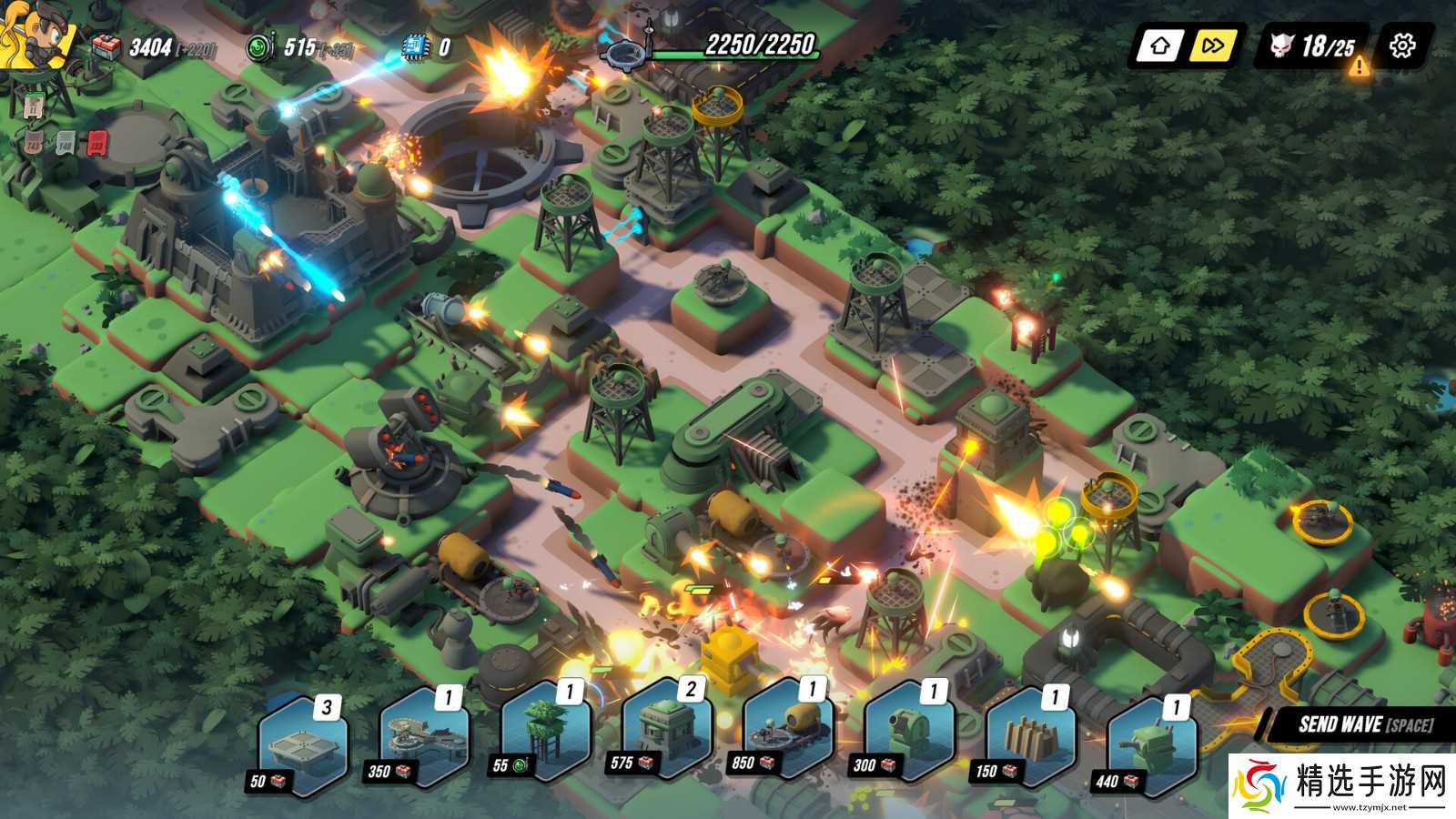Screen dimensions: 1456x819
Task: Choose the 350-cost landing pad building card
Action: pyautogui.click(x=424, y=735)
